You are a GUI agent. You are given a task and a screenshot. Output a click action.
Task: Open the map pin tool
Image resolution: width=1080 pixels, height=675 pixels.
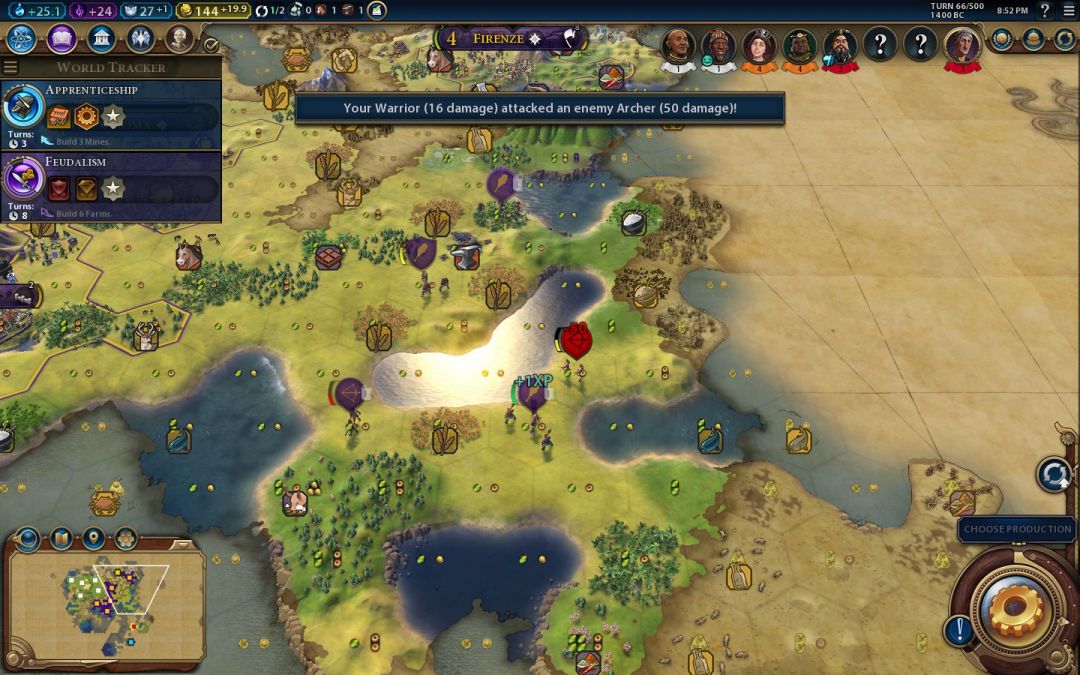93,539
